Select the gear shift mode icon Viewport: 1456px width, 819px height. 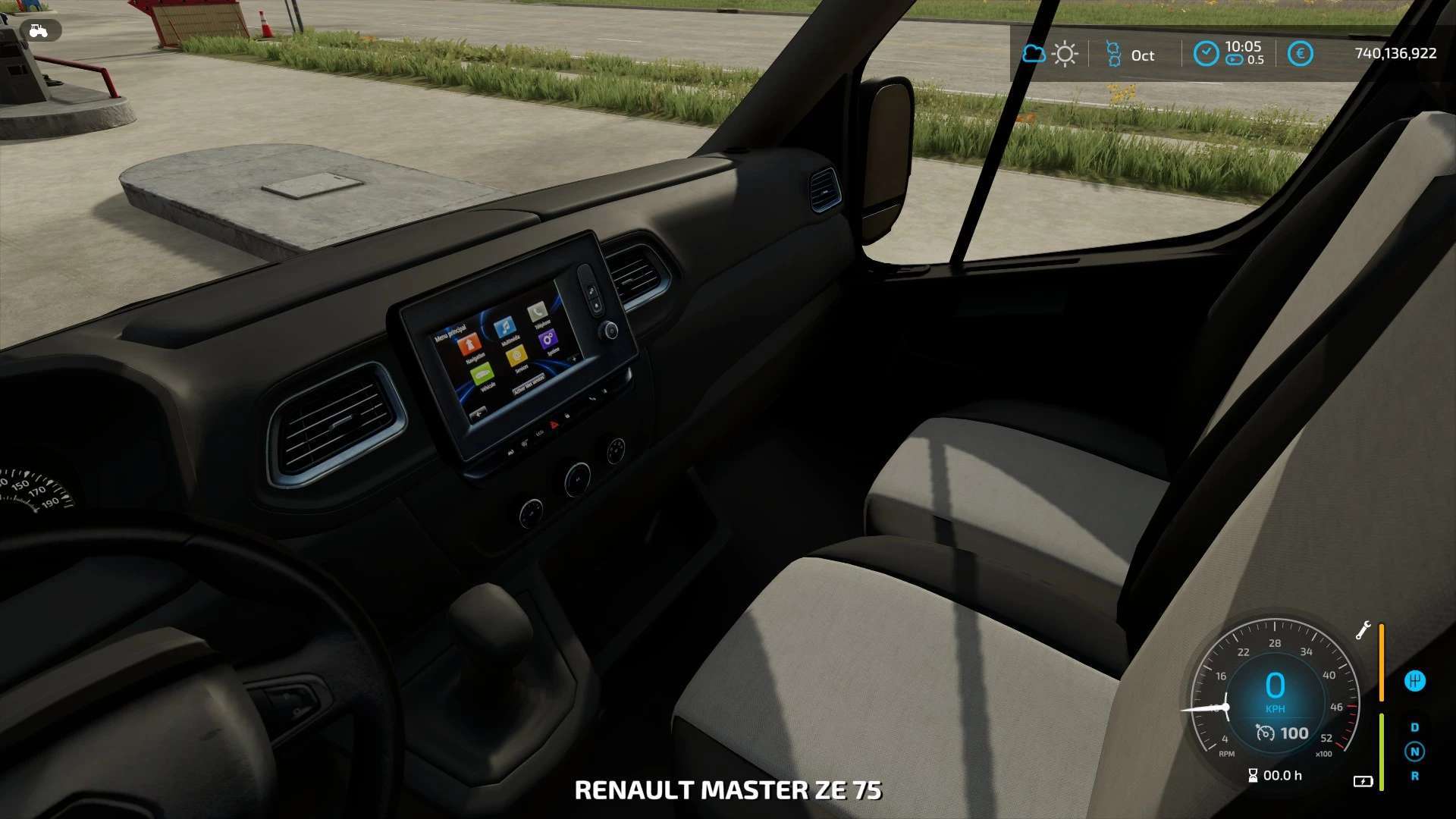[x=1414, y=681]
